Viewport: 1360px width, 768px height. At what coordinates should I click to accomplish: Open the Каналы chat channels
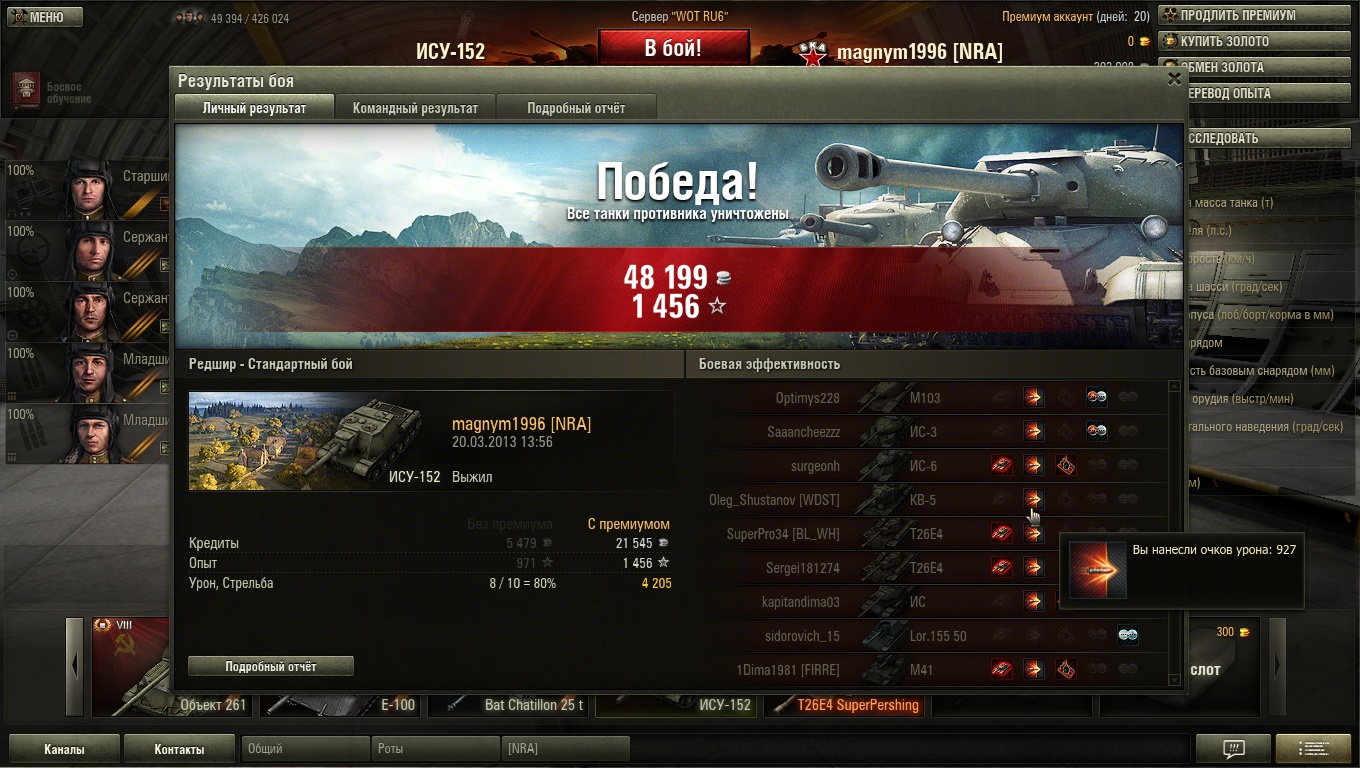64,749
